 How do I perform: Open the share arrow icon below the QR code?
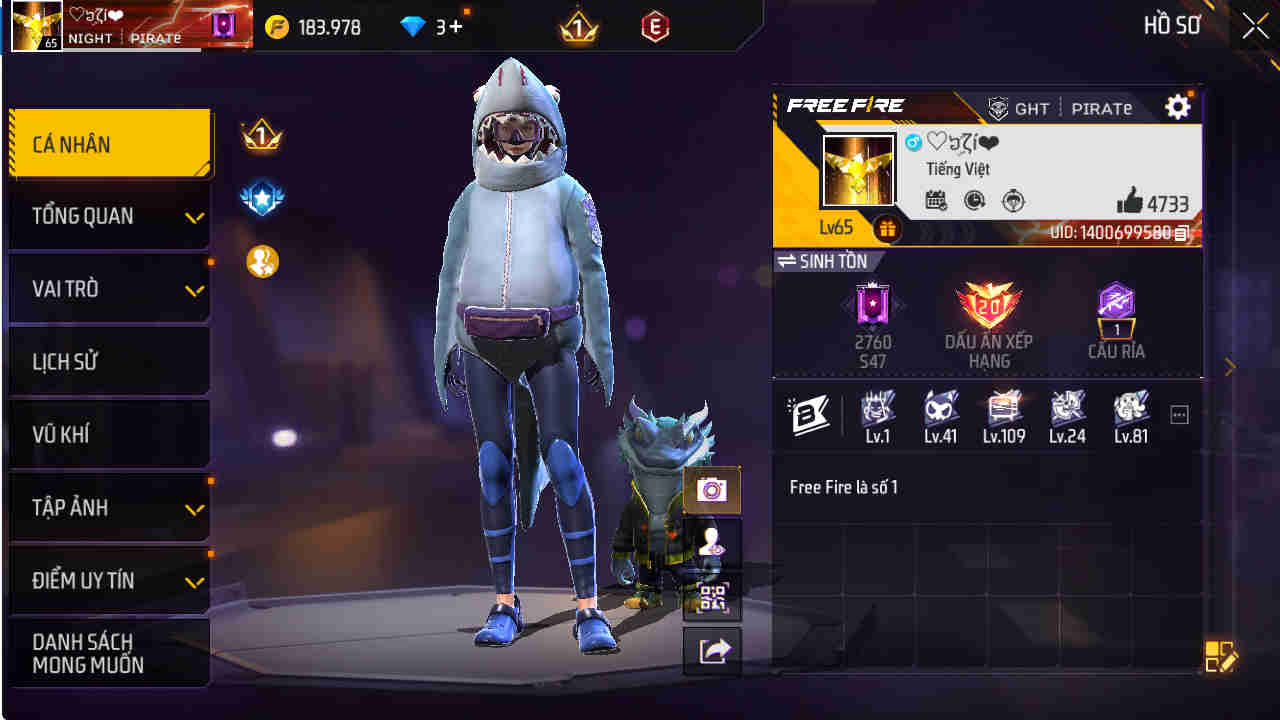tap(712, 650)
